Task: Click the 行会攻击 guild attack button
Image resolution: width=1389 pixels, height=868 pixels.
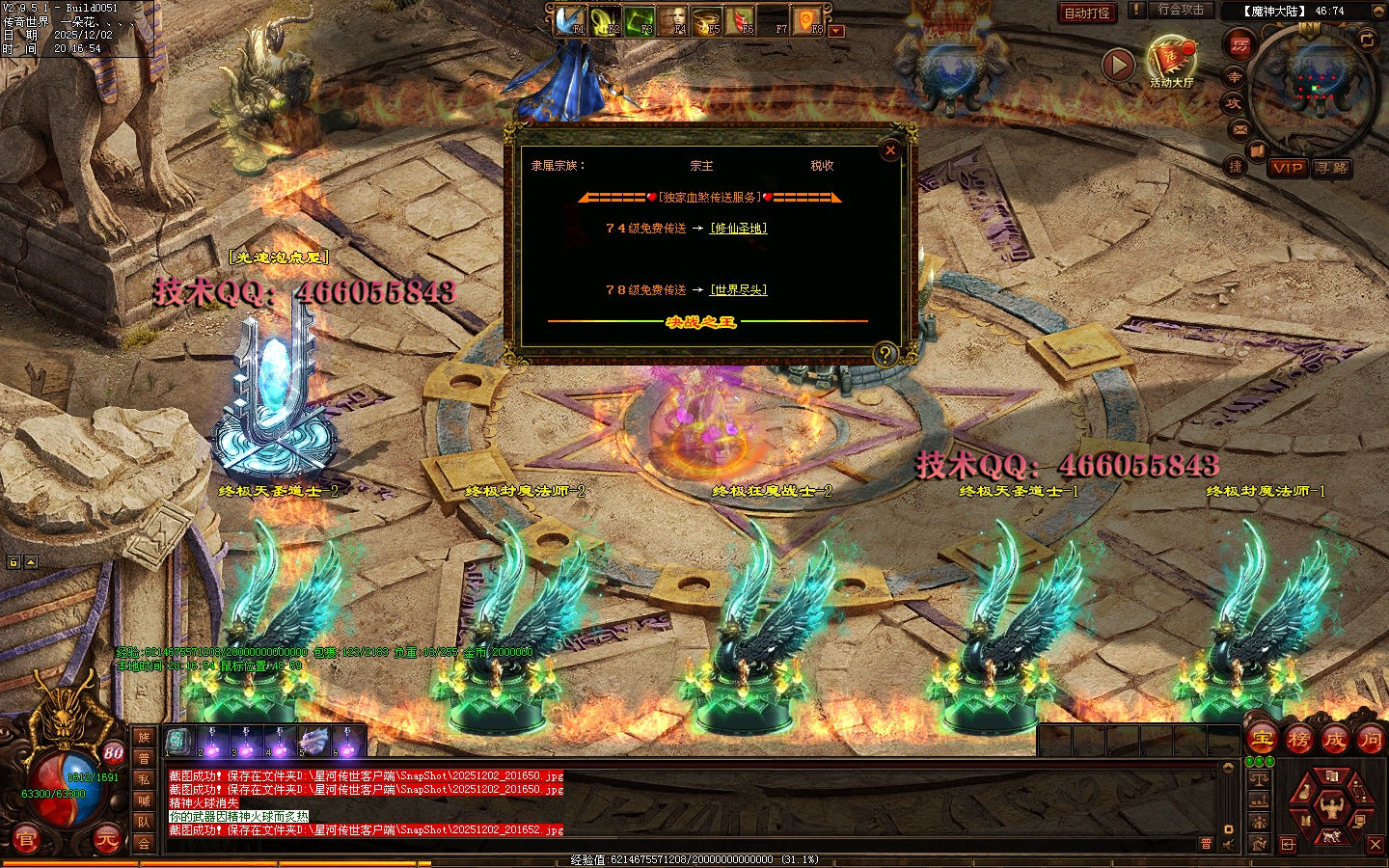Action: pos(1181,10)
